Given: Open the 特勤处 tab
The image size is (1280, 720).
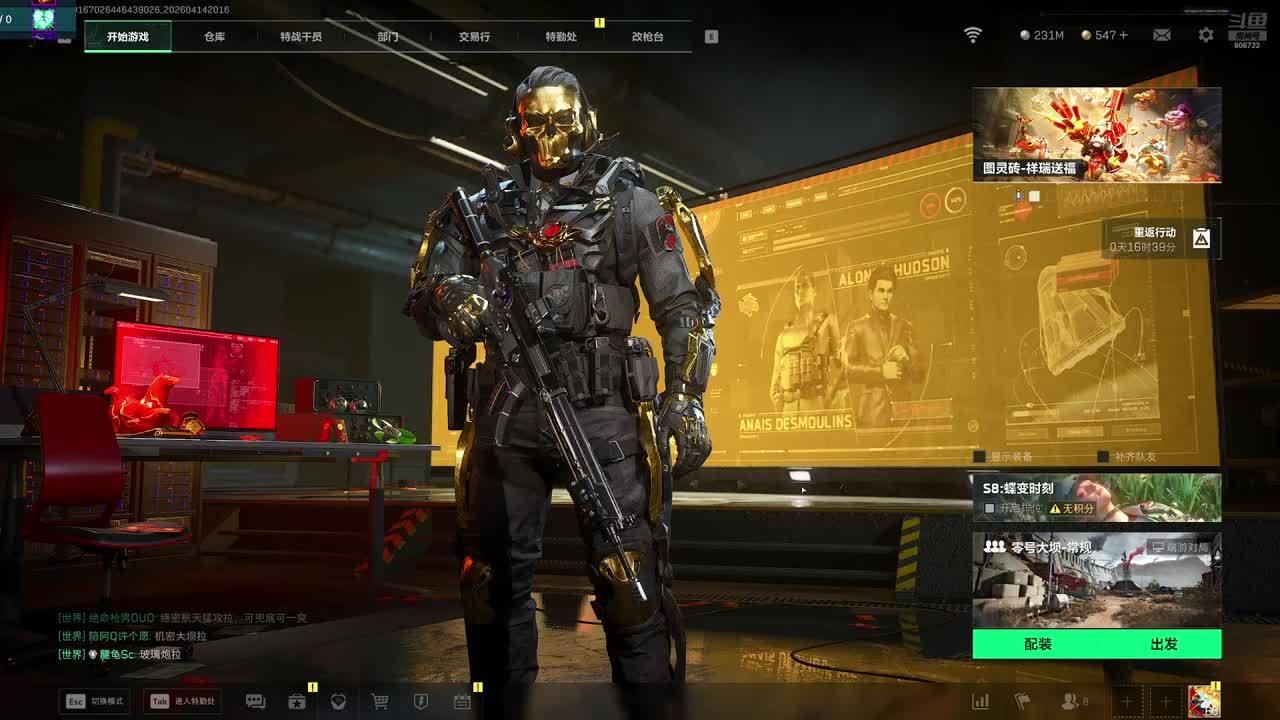Looking at the screenshot, I should (x=561, y=37).
